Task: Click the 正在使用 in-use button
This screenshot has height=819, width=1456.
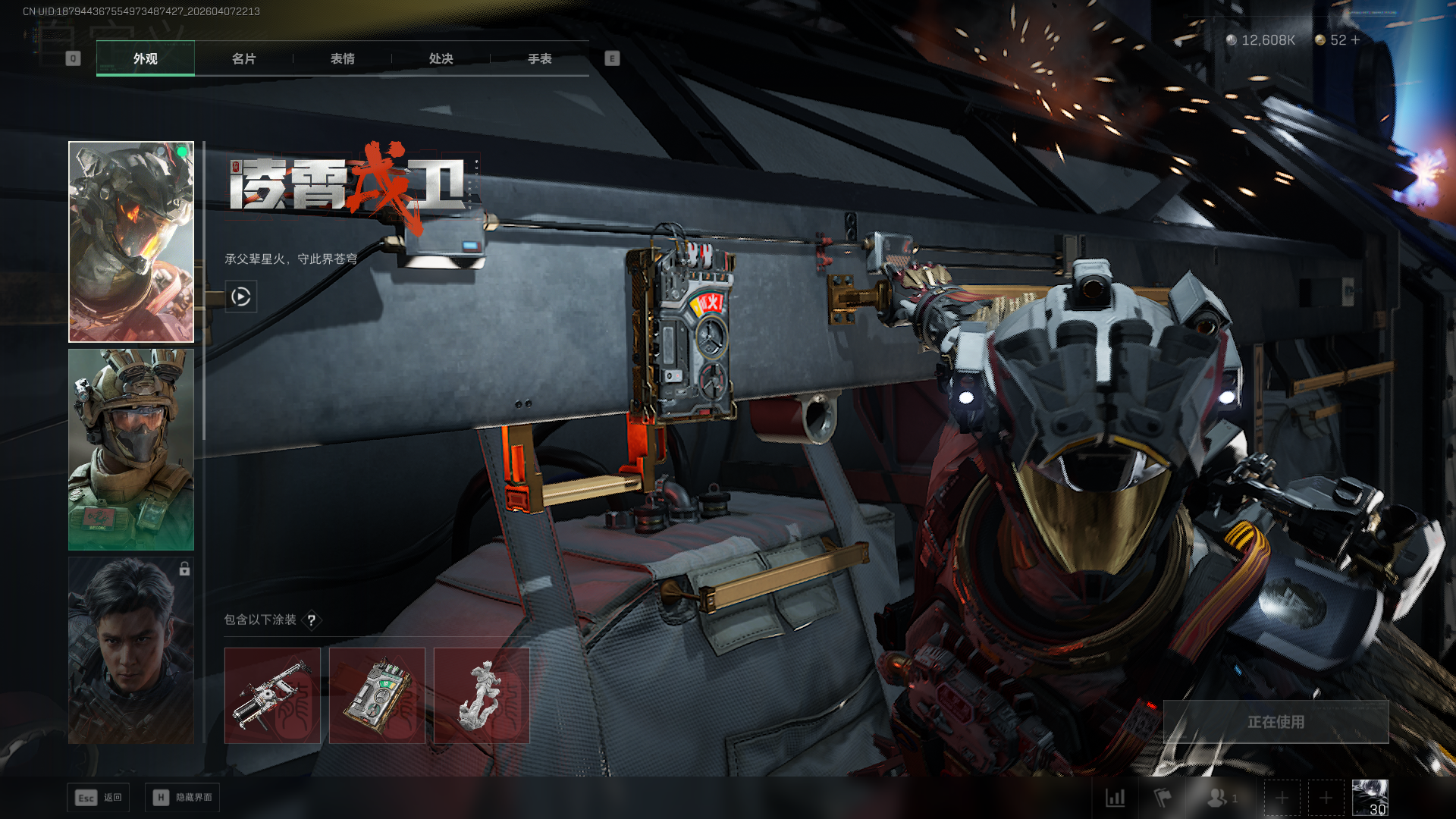Action: click(x=1276, y=722)
